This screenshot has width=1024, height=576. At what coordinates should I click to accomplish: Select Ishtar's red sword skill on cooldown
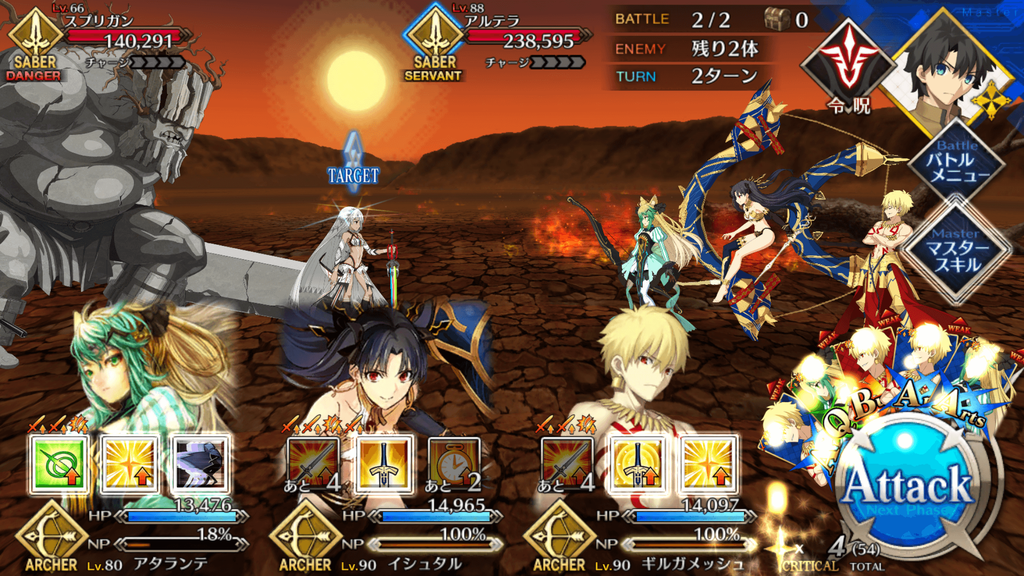[313, 462]
